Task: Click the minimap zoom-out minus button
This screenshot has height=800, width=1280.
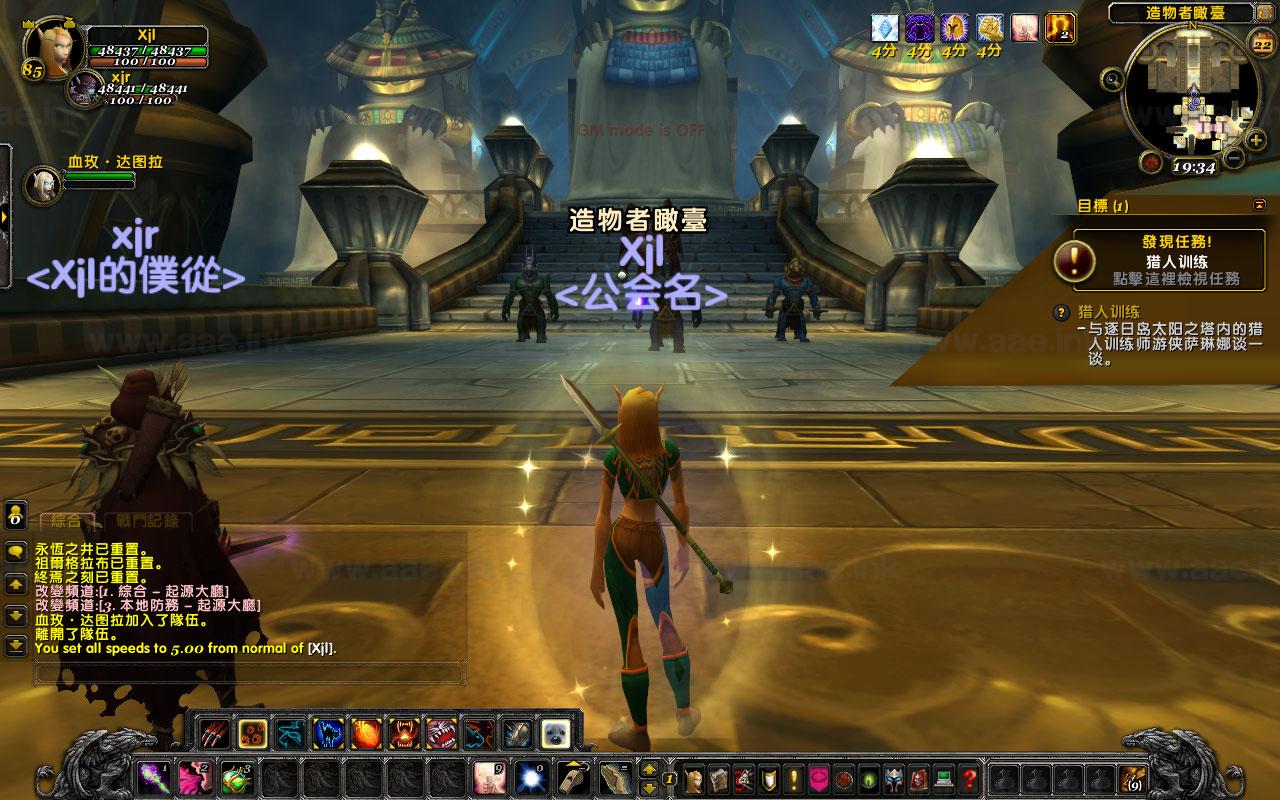Action: coord(1233,157)
